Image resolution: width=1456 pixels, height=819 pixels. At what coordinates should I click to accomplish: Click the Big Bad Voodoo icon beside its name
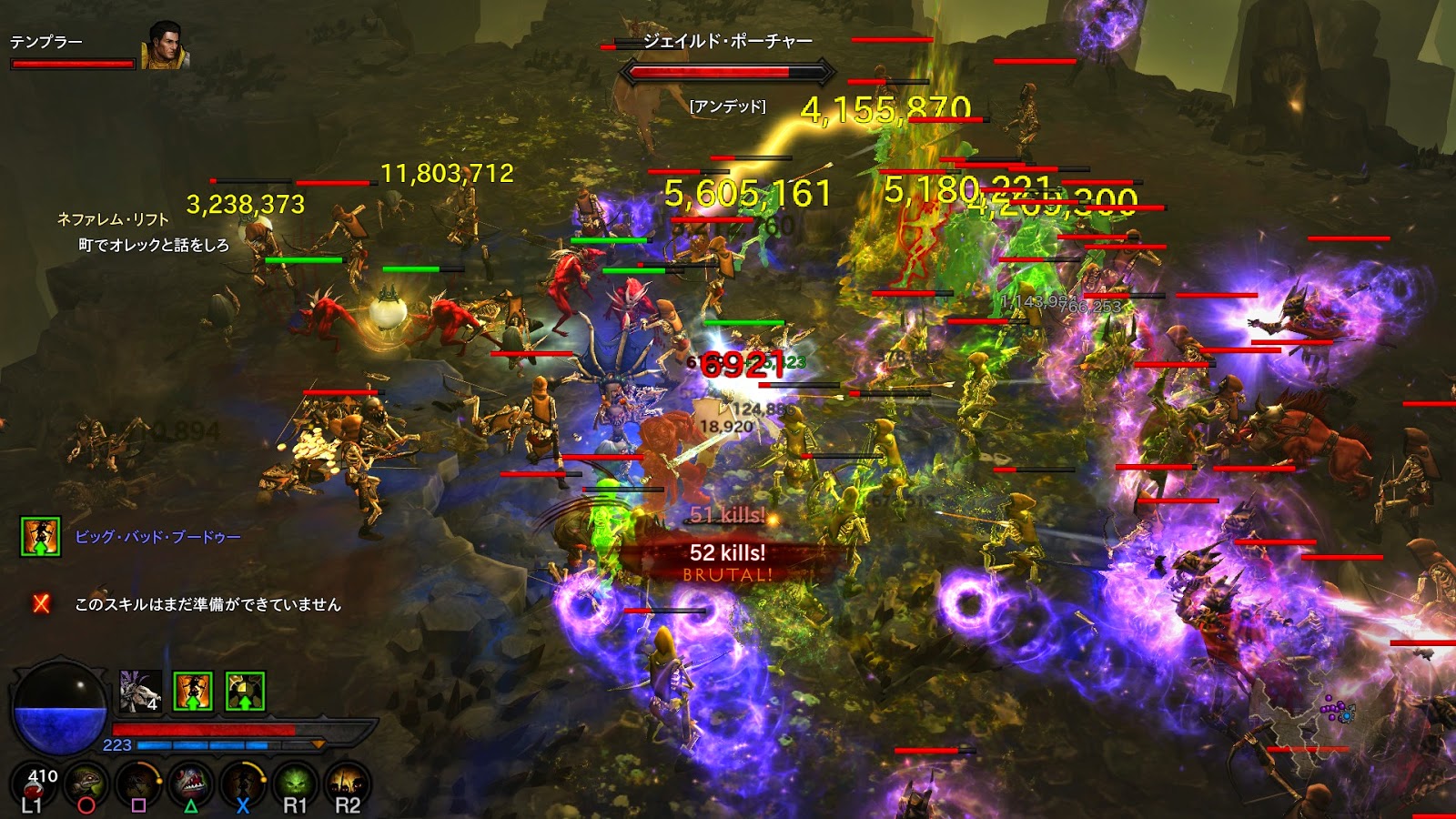[x=40, y=537]
